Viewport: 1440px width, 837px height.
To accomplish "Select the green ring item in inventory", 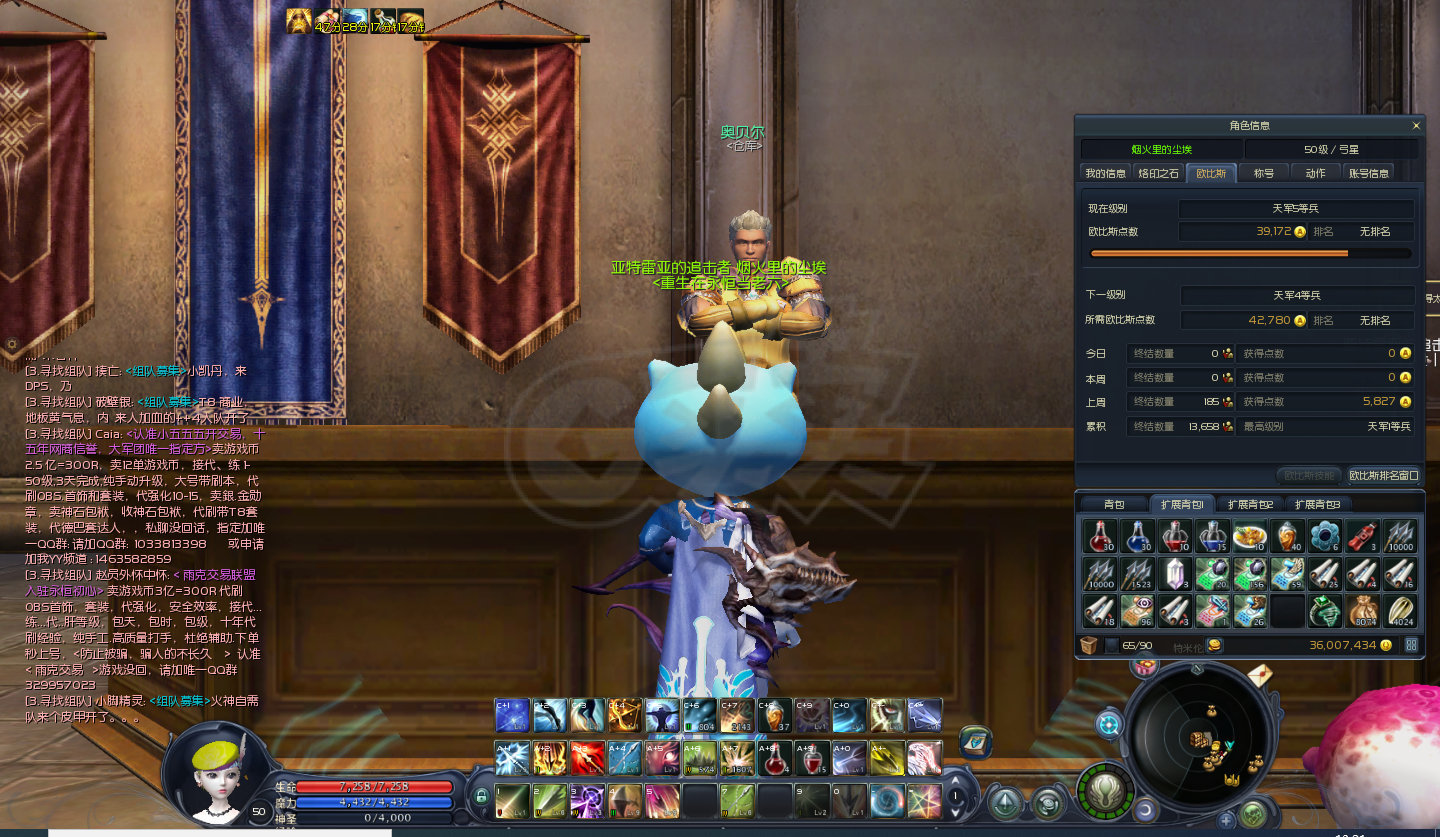I will pos(1325,610).
